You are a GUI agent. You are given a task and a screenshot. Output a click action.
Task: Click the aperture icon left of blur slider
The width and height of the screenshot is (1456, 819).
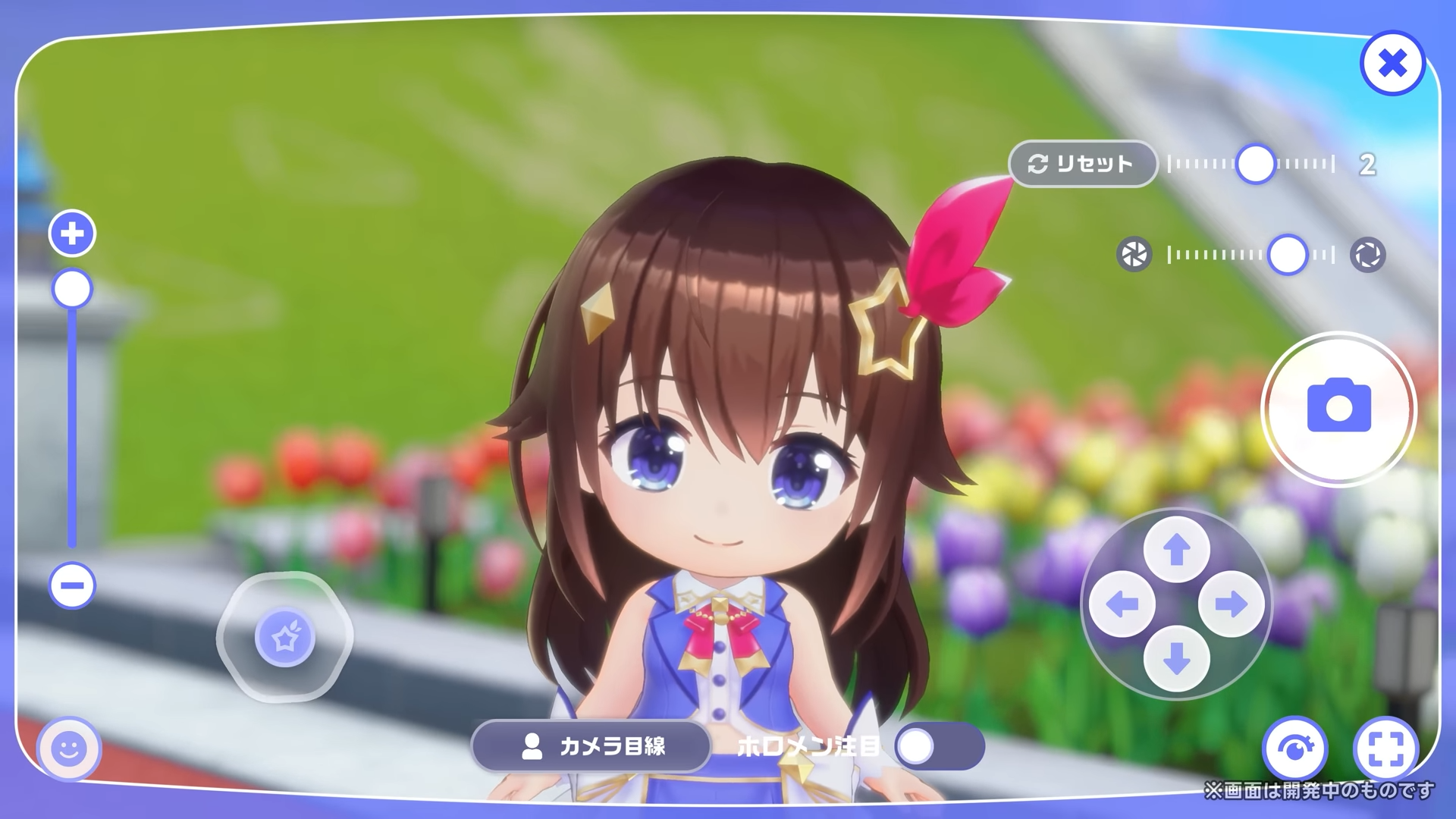[x=1135, y=256]
